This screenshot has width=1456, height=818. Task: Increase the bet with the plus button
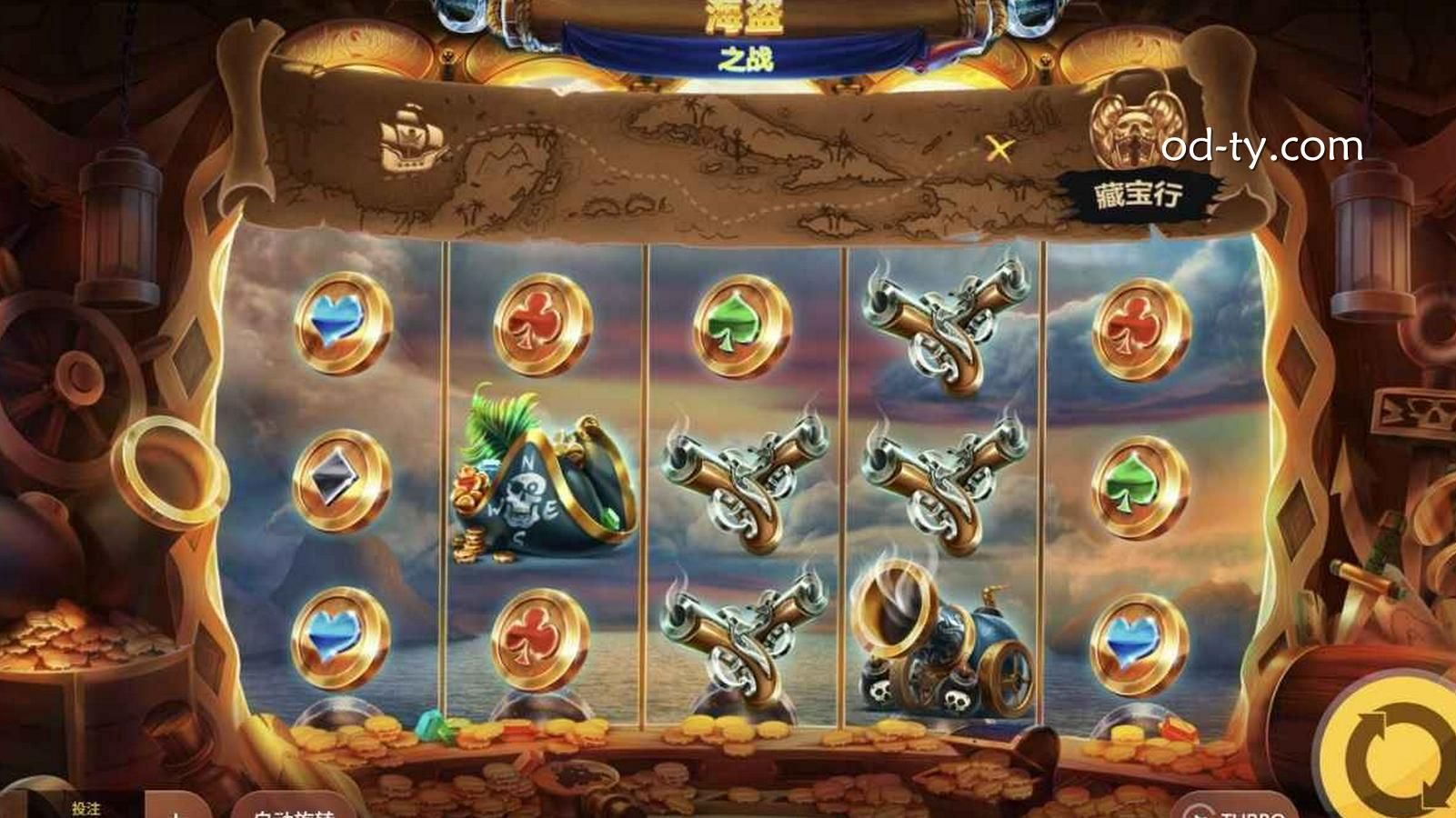[176, 810]
